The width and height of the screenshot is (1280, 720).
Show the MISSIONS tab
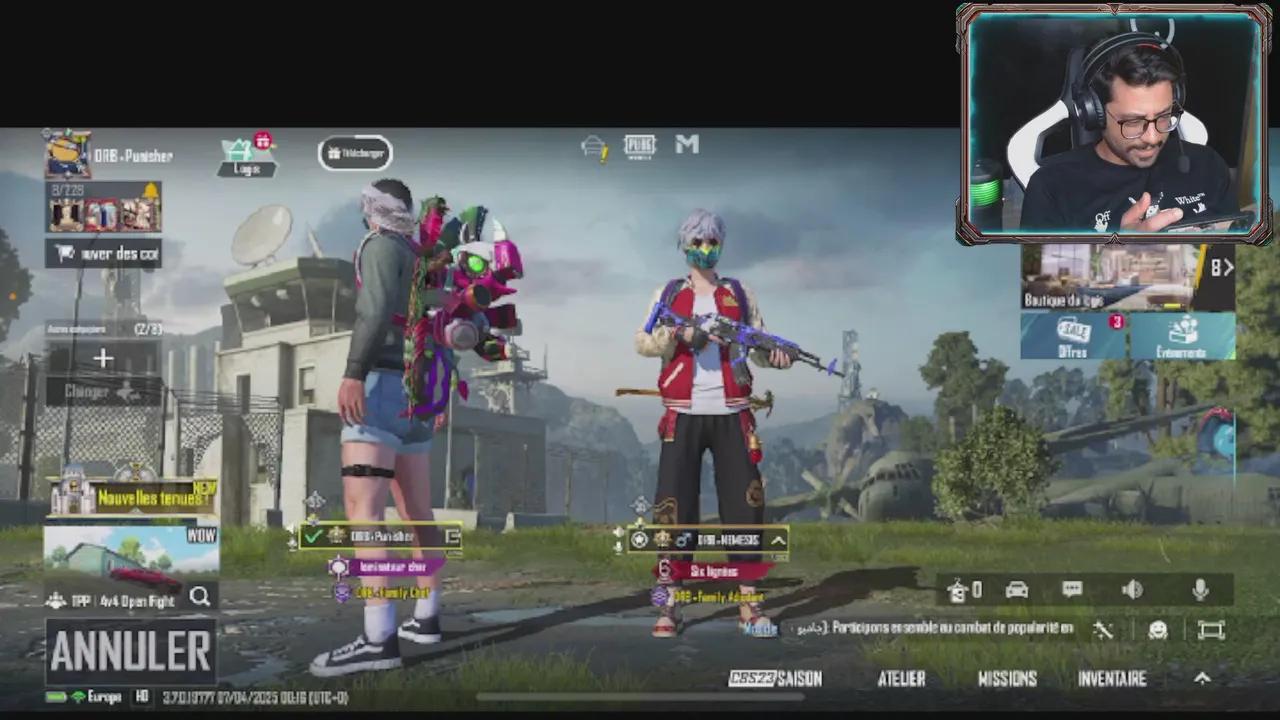coord(1006,679)
